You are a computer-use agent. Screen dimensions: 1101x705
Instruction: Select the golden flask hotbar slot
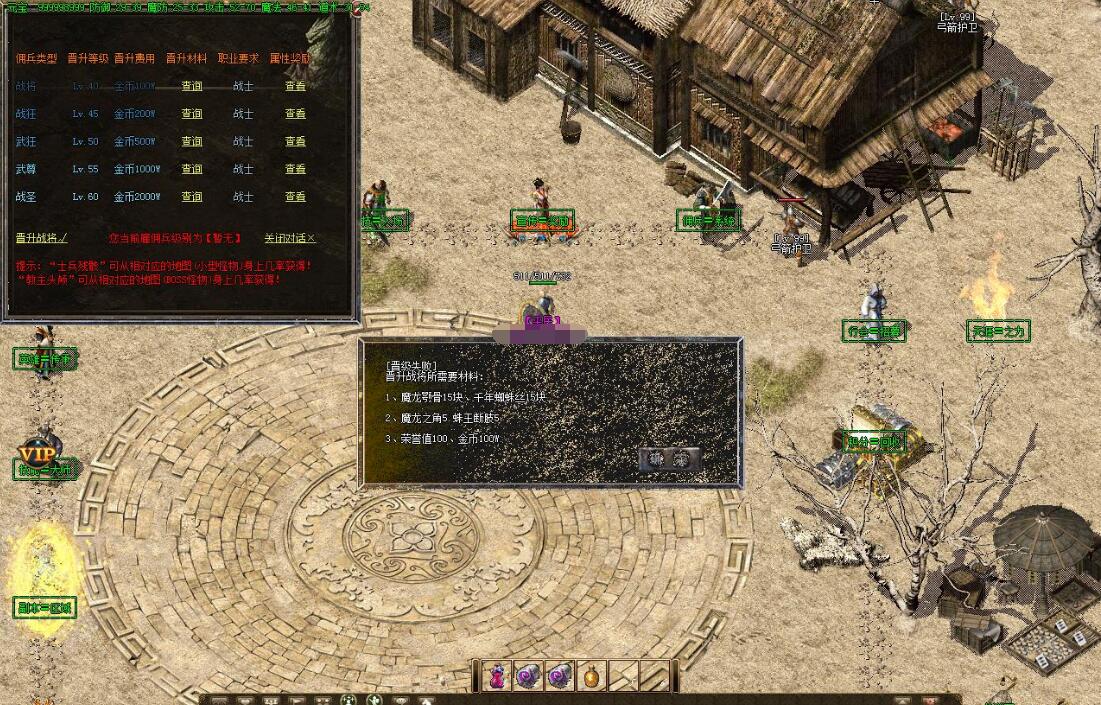click(x=592, y=677)
